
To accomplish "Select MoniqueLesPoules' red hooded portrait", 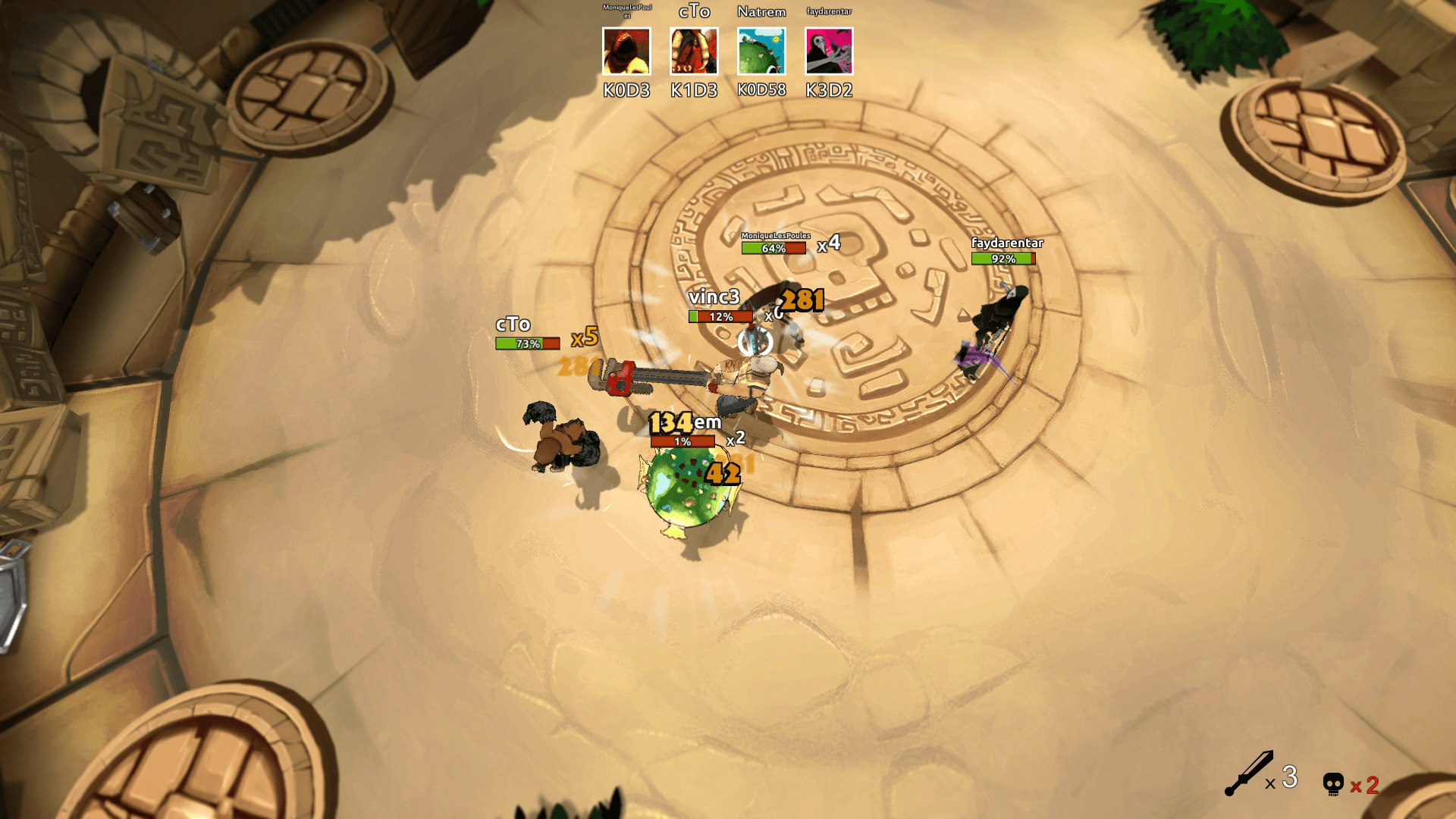I will tap(626, 52).
